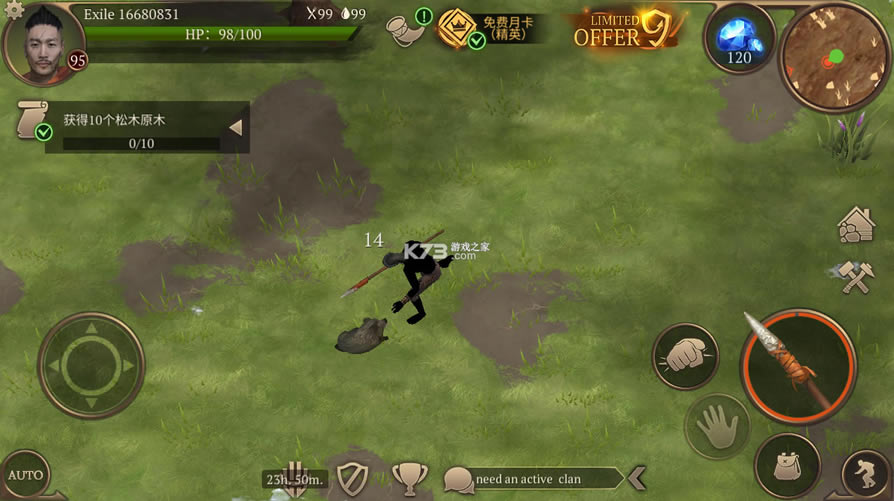Open the blue gem currency shop
Screen dimensions: 894x501
coord(739,37)
